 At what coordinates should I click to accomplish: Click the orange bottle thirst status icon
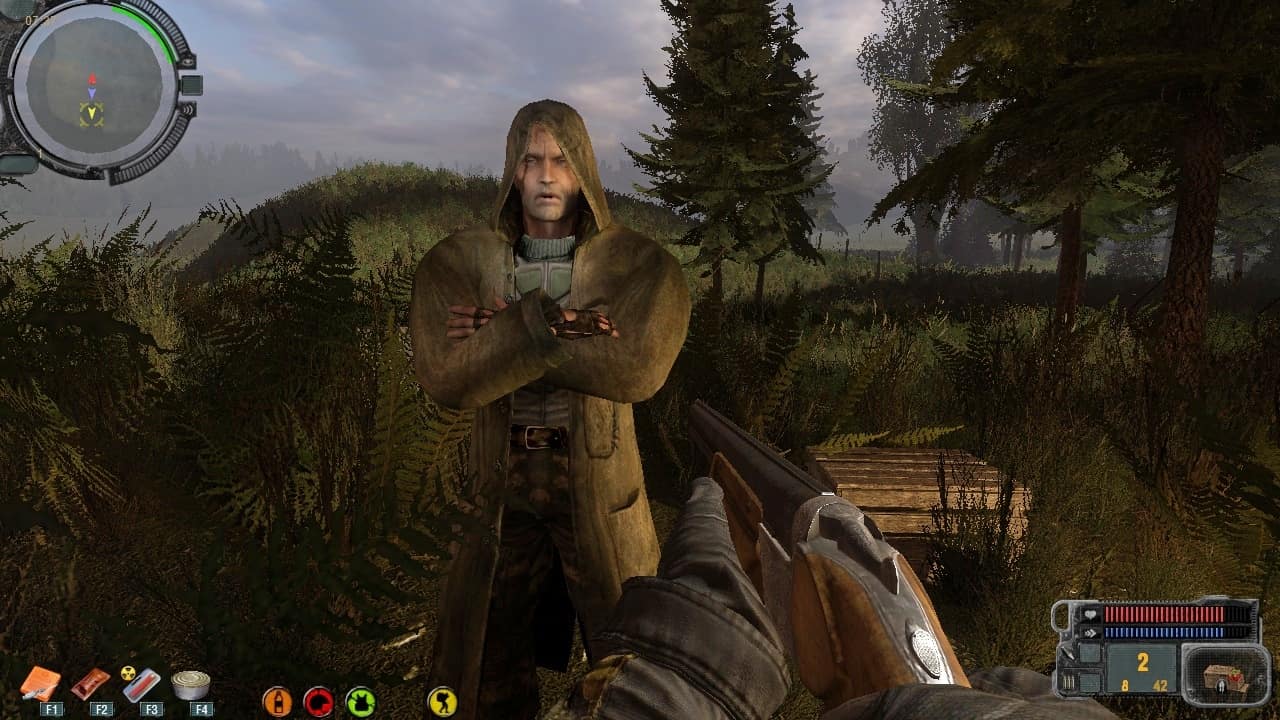coord(277,701)
